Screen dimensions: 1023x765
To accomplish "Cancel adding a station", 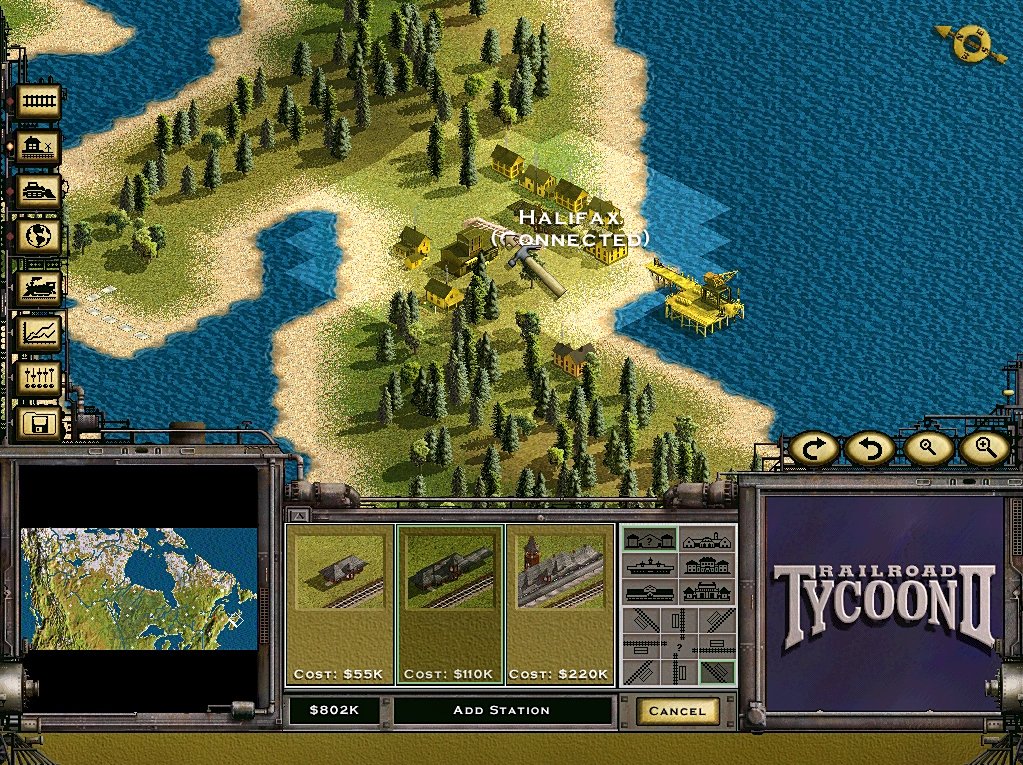I will [677, 711].
